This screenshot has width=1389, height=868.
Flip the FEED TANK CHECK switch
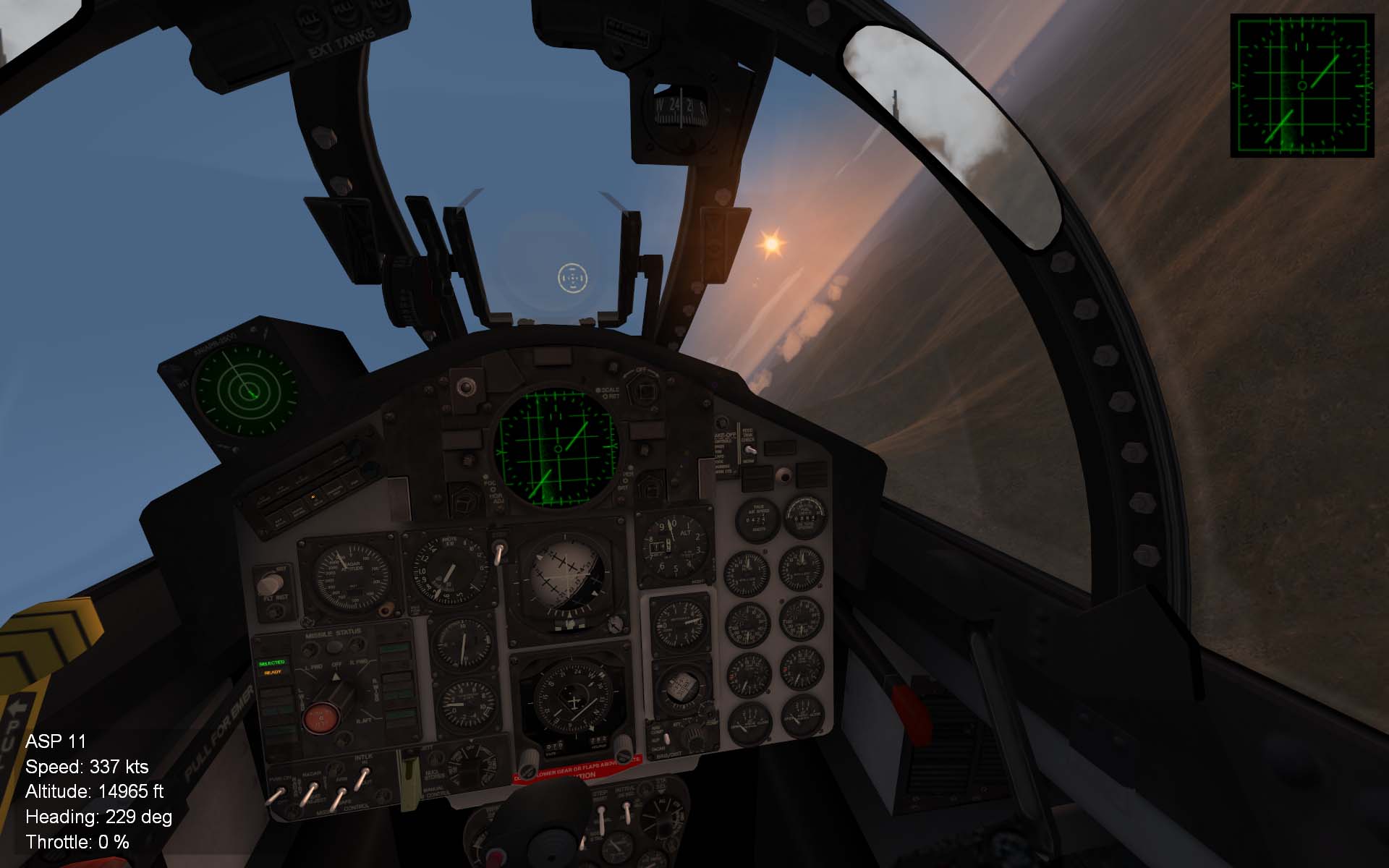(x=750, y=450)
